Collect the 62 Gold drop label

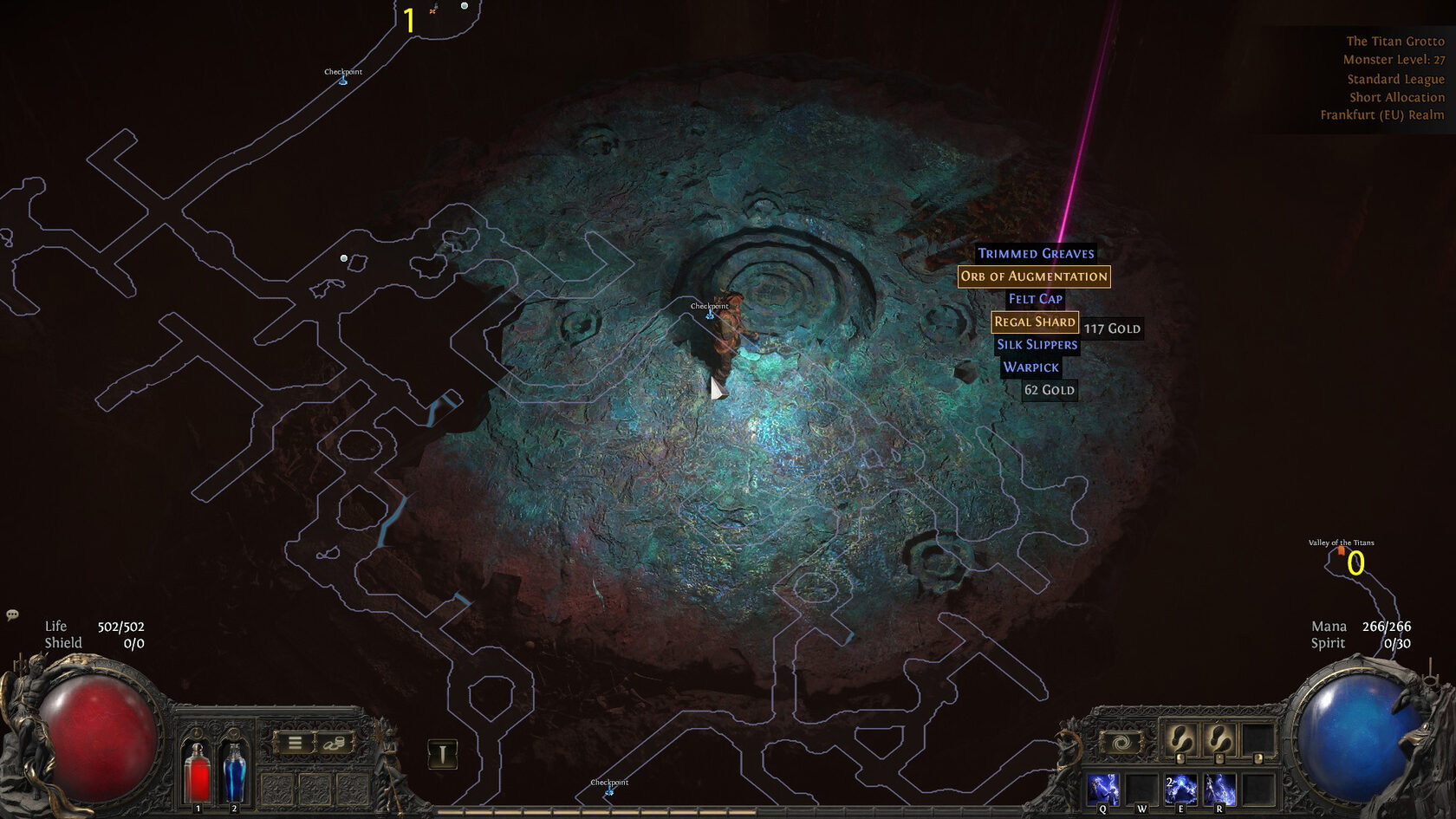click(x=1049, y=390)
